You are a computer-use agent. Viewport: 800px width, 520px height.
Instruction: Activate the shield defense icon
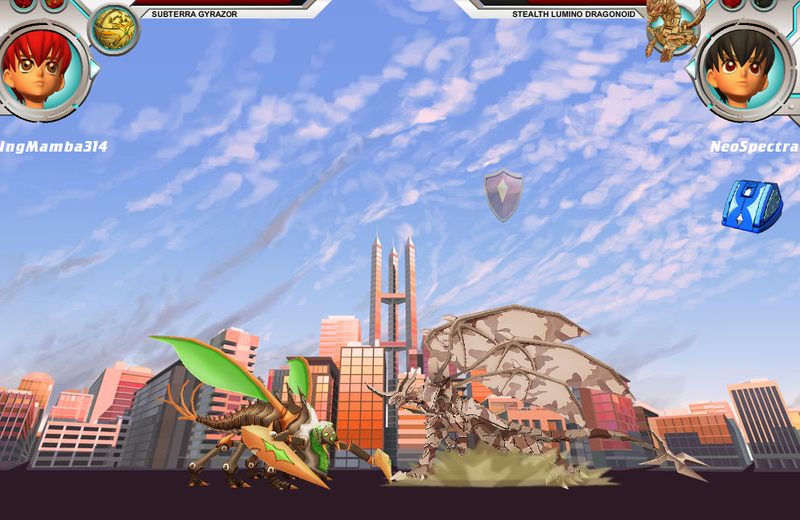(504, 193)
